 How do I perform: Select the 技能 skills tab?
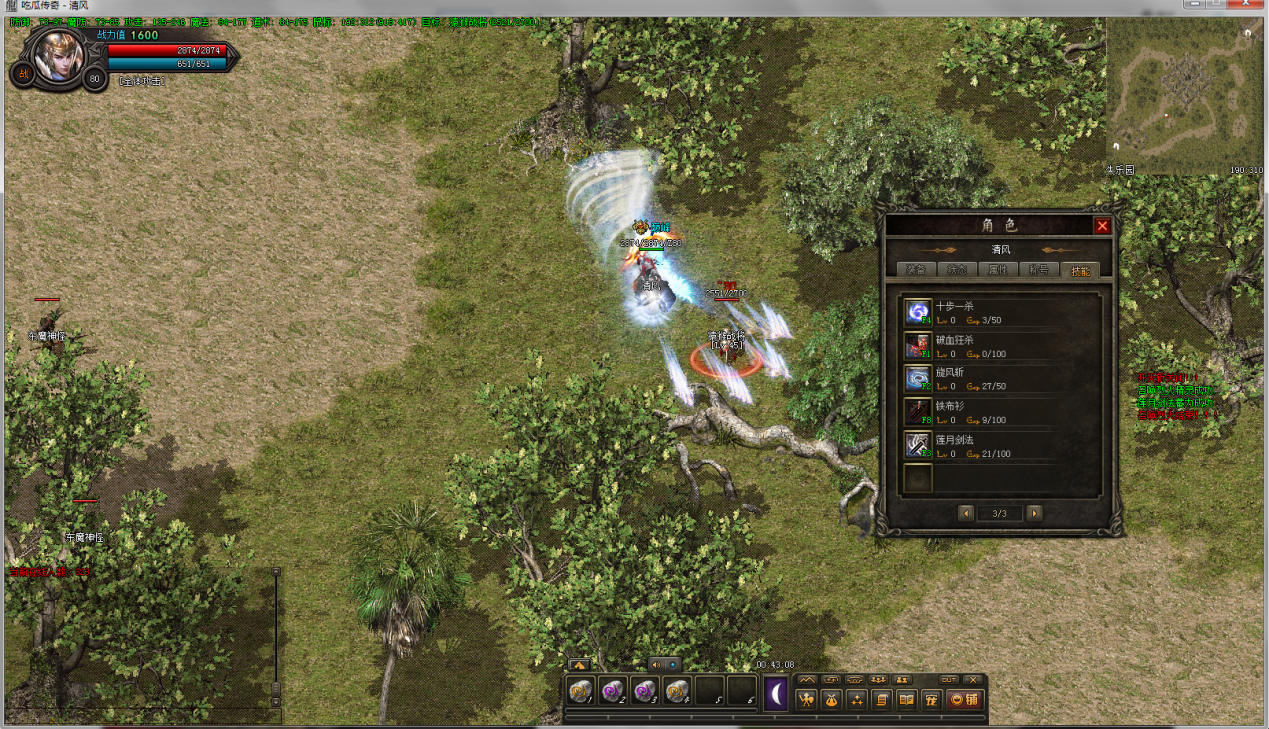1081,270
